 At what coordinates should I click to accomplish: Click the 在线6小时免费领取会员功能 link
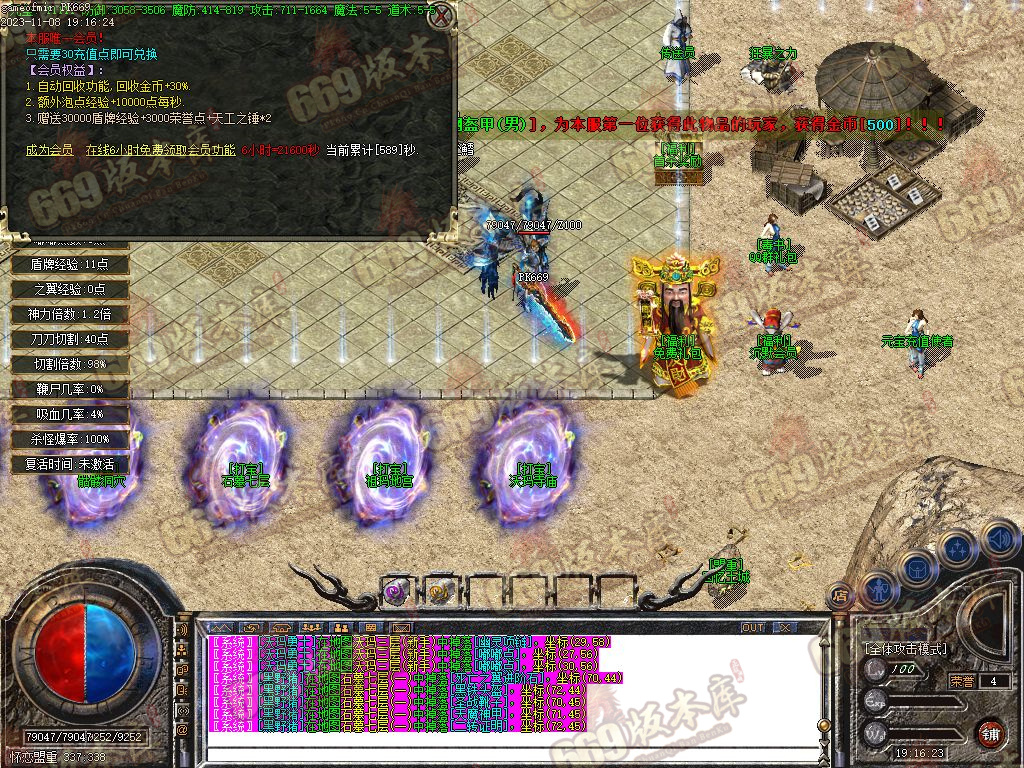(x=160, y=150)
